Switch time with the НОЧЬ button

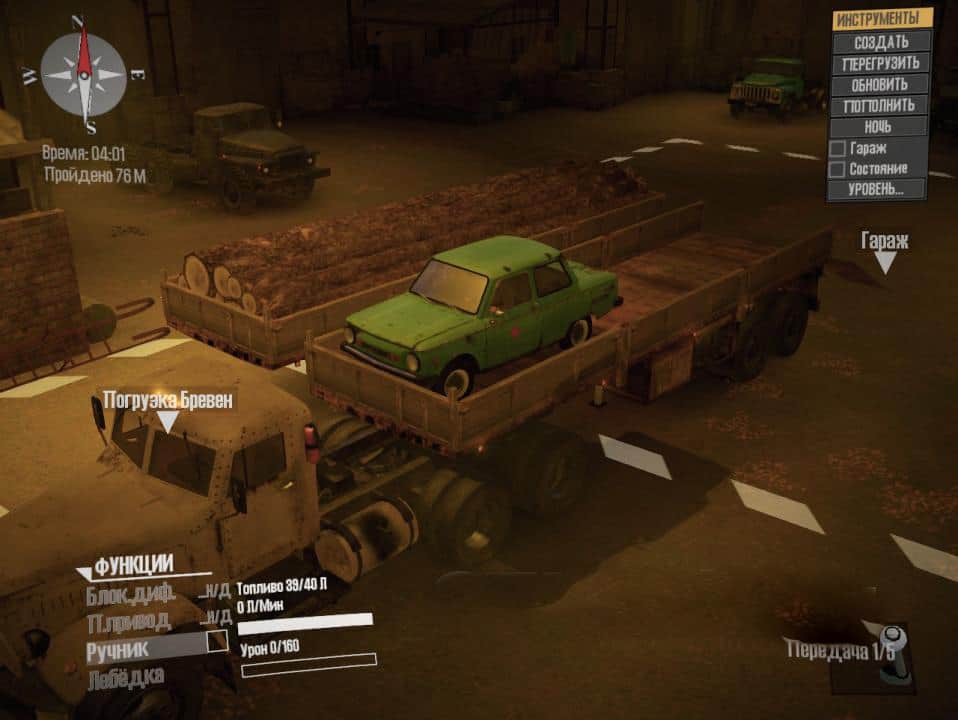point(880,126)
